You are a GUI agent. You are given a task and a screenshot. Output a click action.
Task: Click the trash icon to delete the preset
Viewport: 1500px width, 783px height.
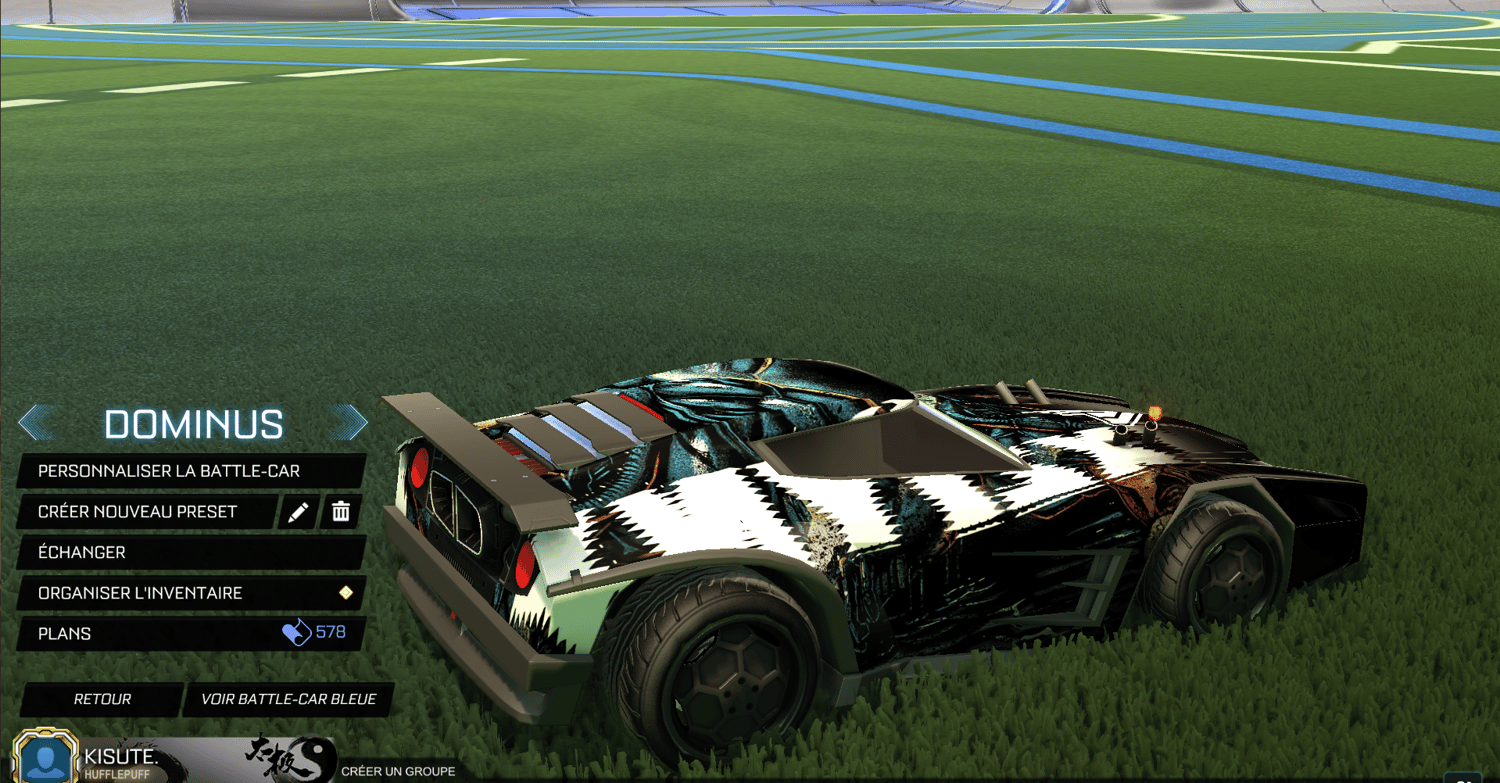click(342, 512)
